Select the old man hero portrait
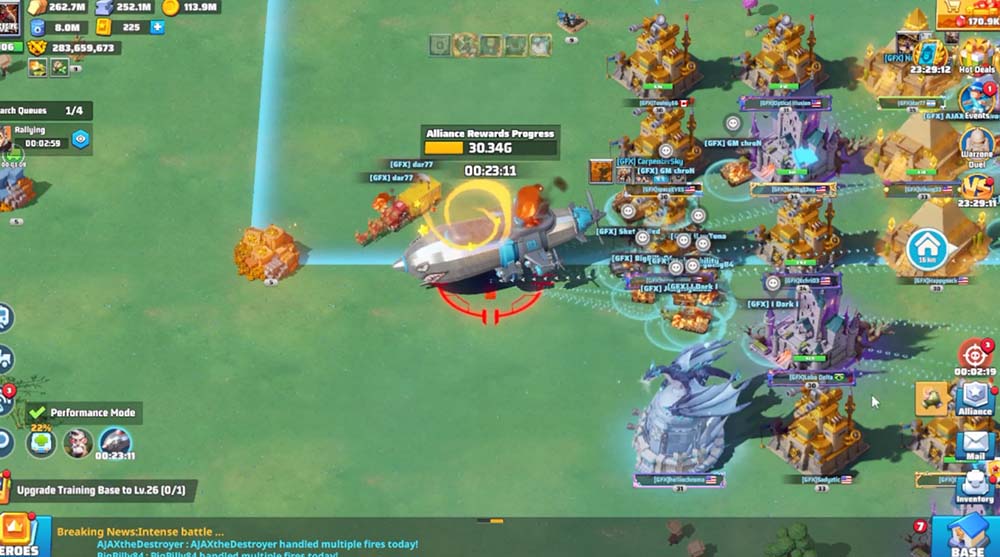This screenshot has height=557, width=1000. pyautogui.click(x=78, y=442)
